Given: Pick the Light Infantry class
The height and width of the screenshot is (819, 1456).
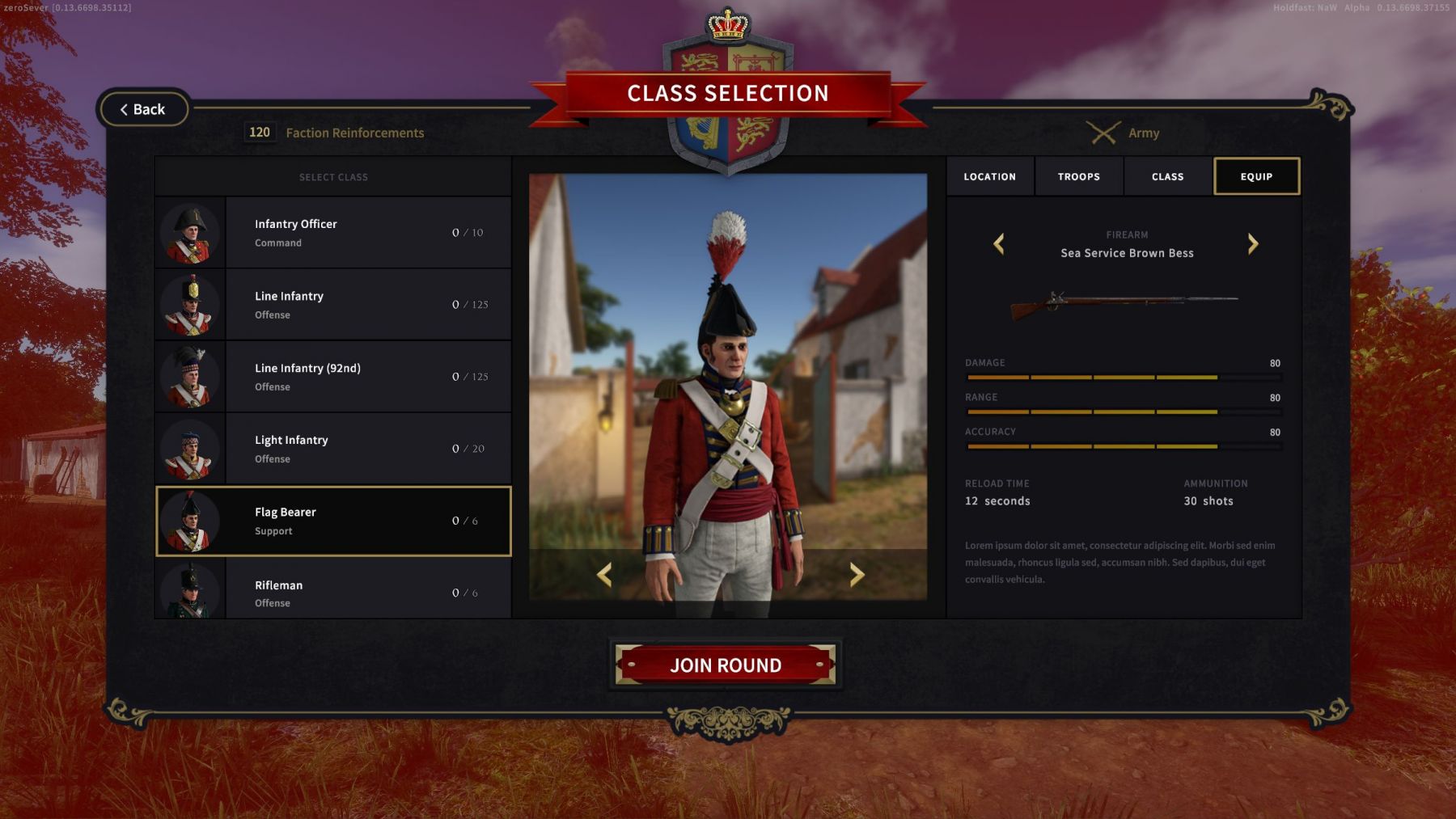Looking at the screenshot, I should (332, 449).
